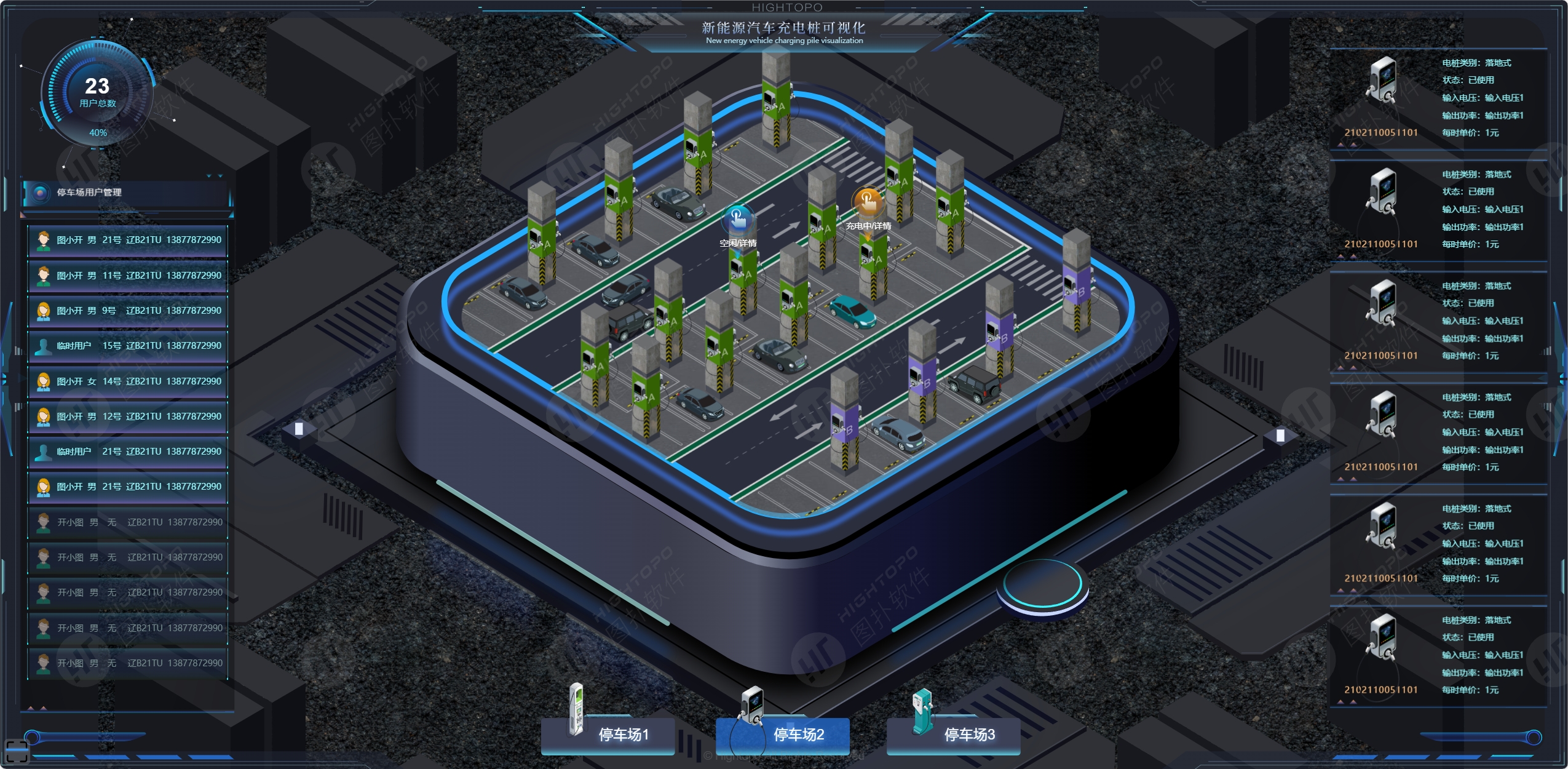This screenshot has width=1568, height=769.
Task: Select the 临时用户 21号 temporary user row
Action: tap(128, 452)
